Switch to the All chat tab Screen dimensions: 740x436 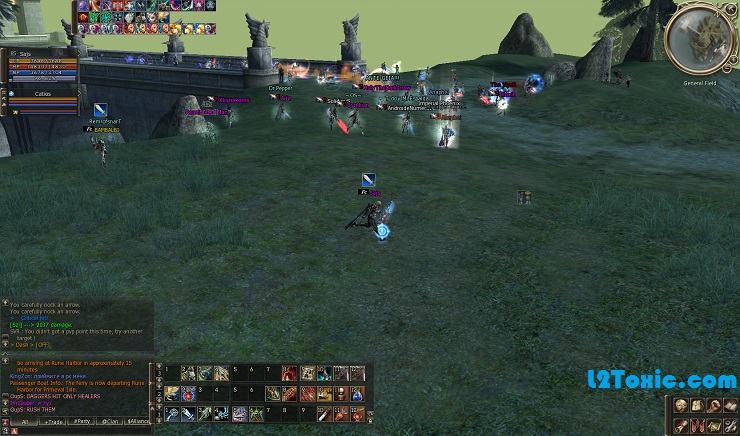pyautogui.click(x=24, y=422)
